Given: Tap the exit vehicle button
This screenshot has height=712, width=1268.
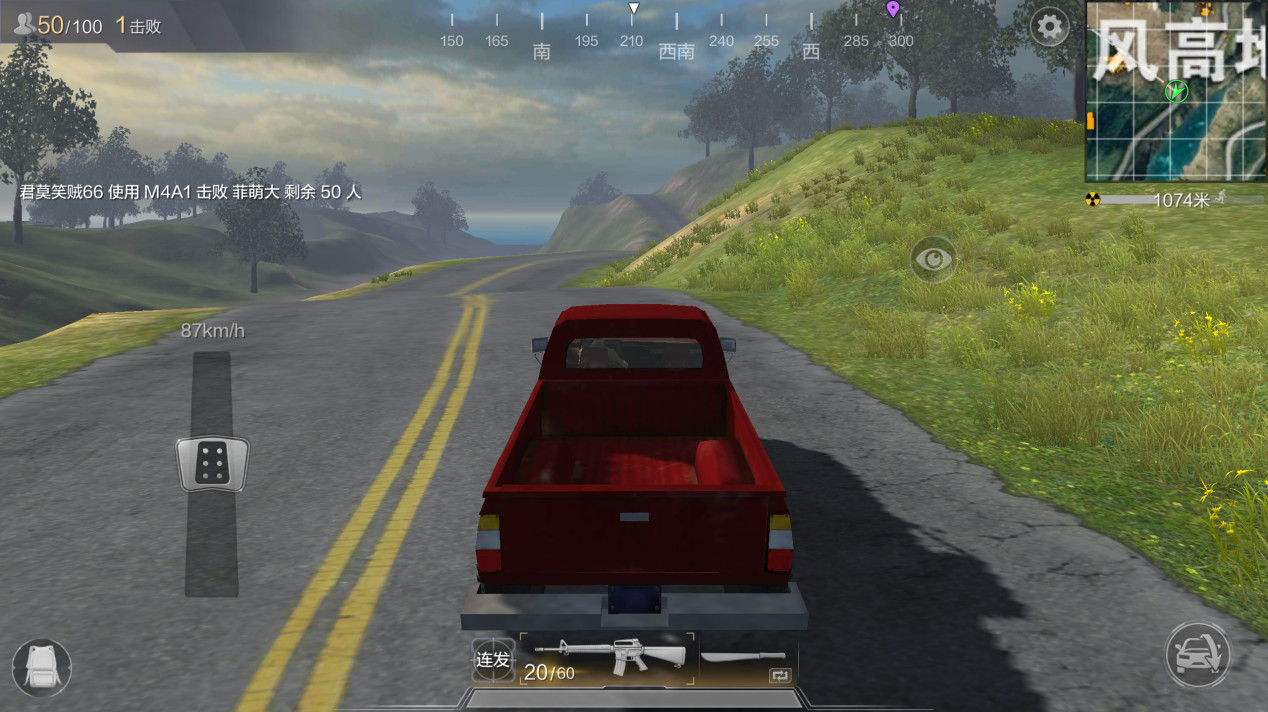Looking at the screenshot, I should point(1197,655).
